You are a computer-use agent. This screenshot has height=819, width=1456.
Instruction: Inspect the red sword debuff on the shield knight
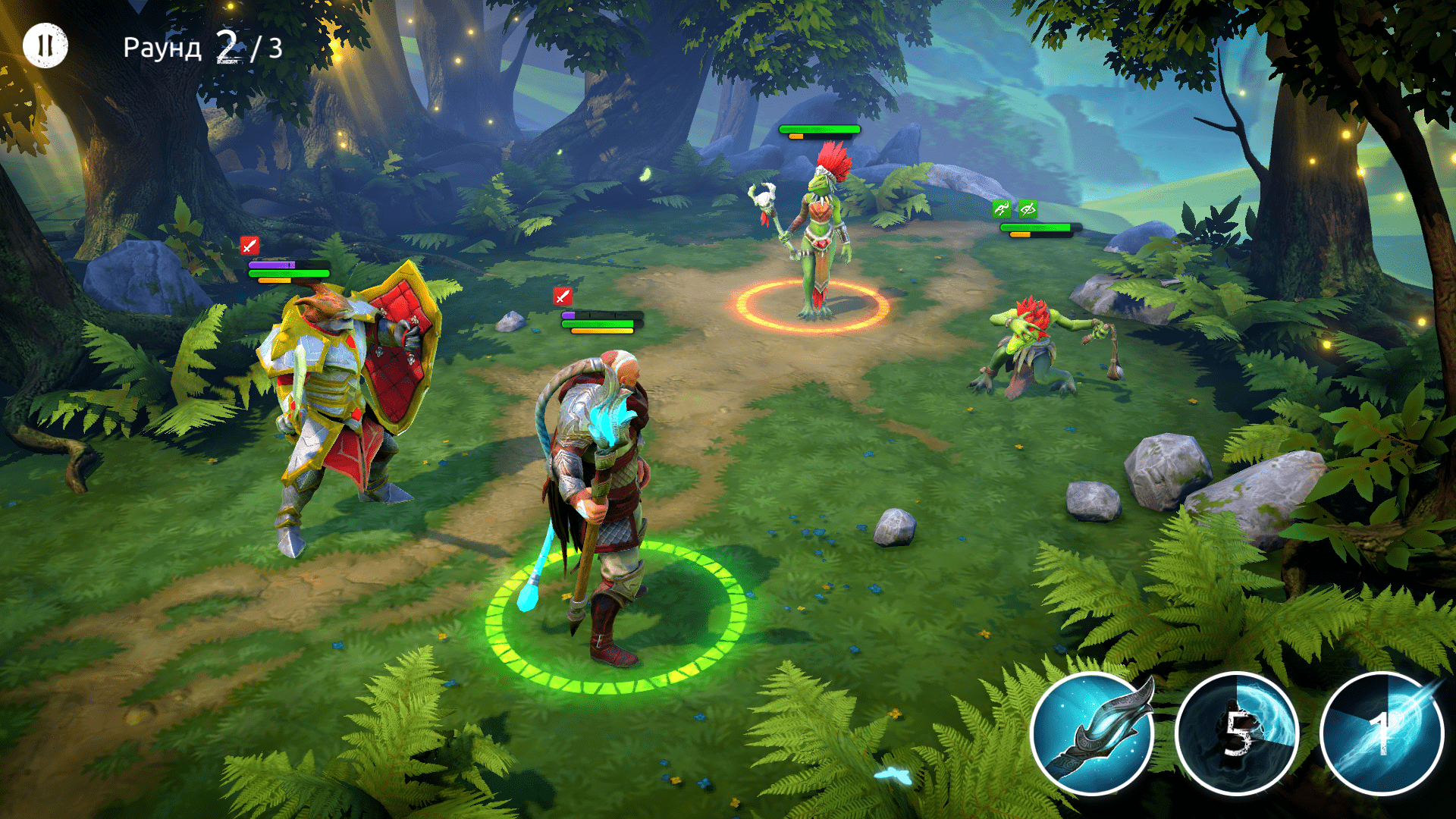tap(249, 245)
